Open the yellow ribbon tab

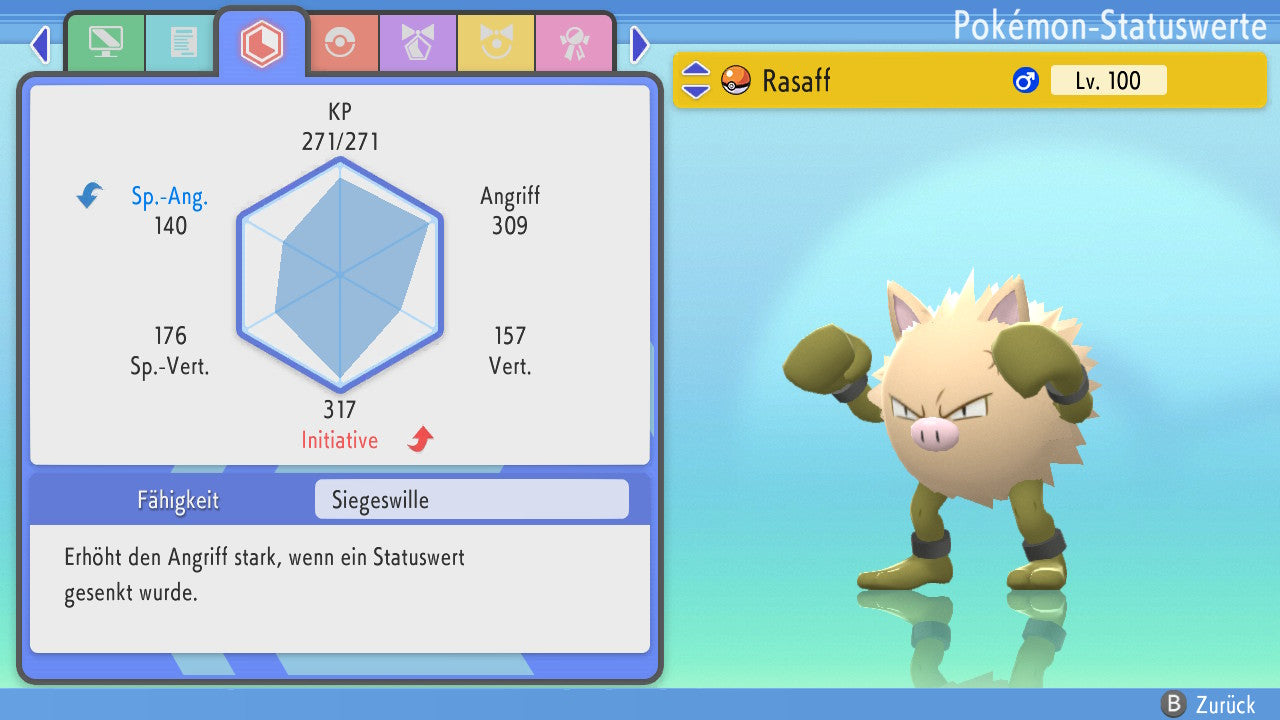point(496,42)
